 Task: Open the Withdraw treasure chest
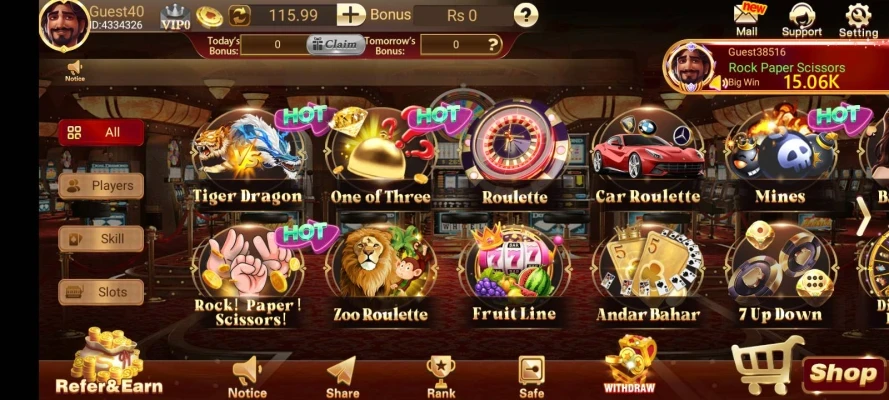pos(629,366)
